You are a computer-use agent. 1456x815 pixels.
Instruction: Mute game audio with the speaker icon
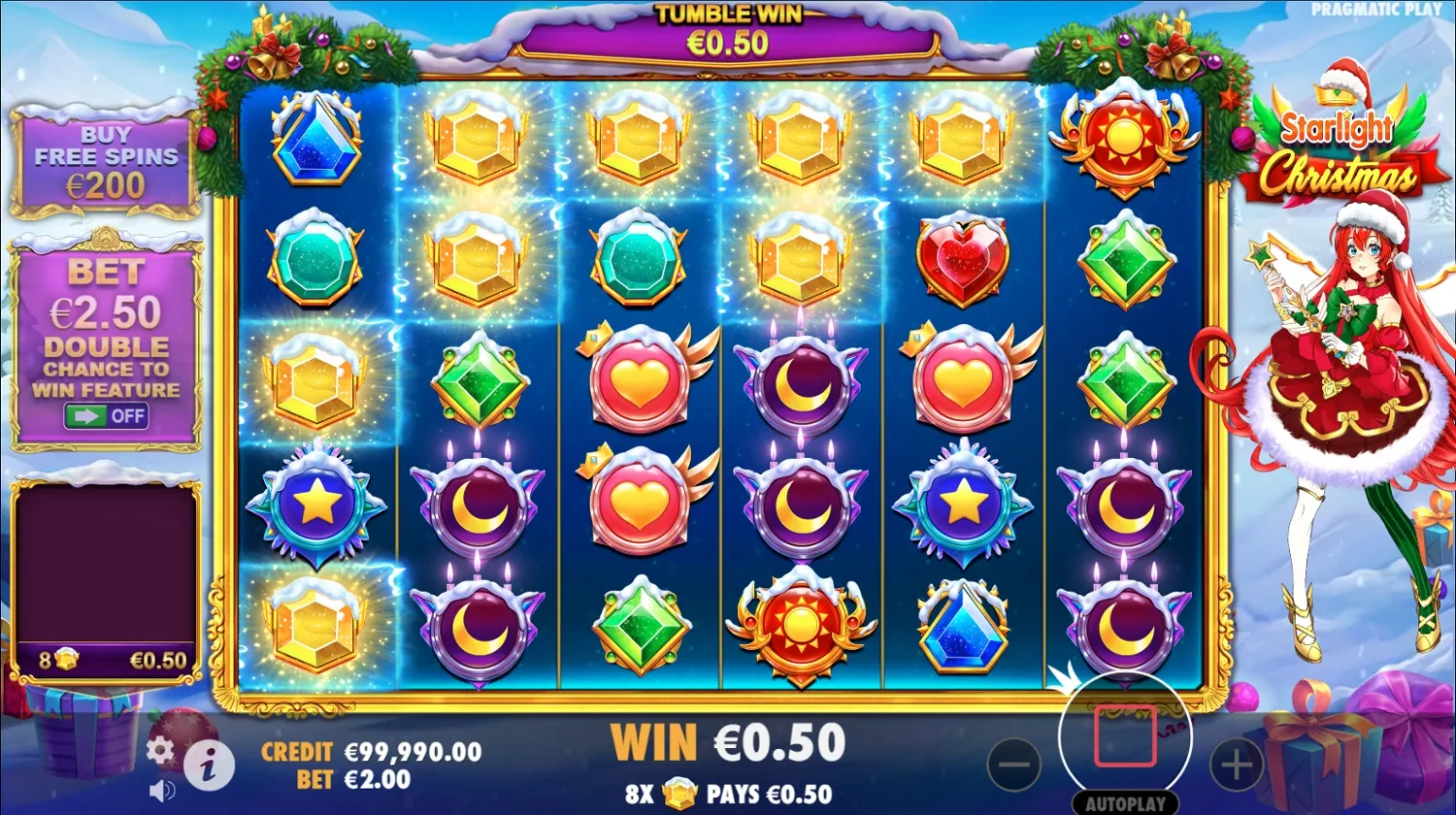[x=161, y=789]
